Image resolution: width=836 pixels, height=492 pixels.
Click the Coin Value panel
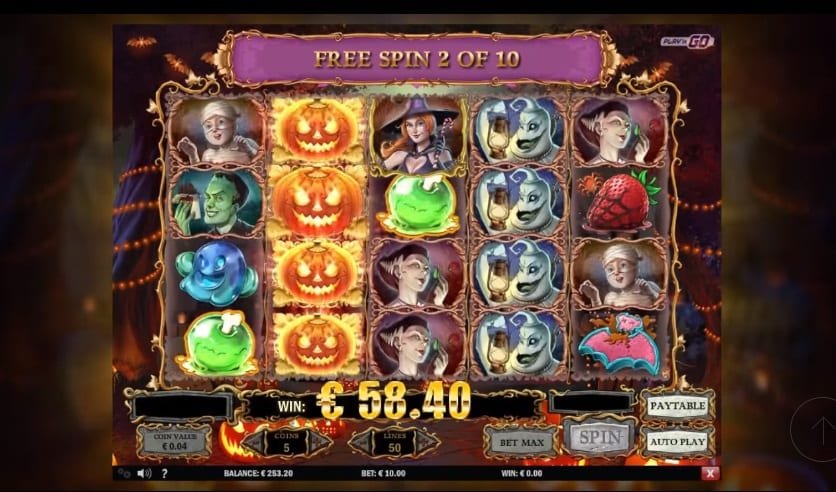tap(174, 441)
